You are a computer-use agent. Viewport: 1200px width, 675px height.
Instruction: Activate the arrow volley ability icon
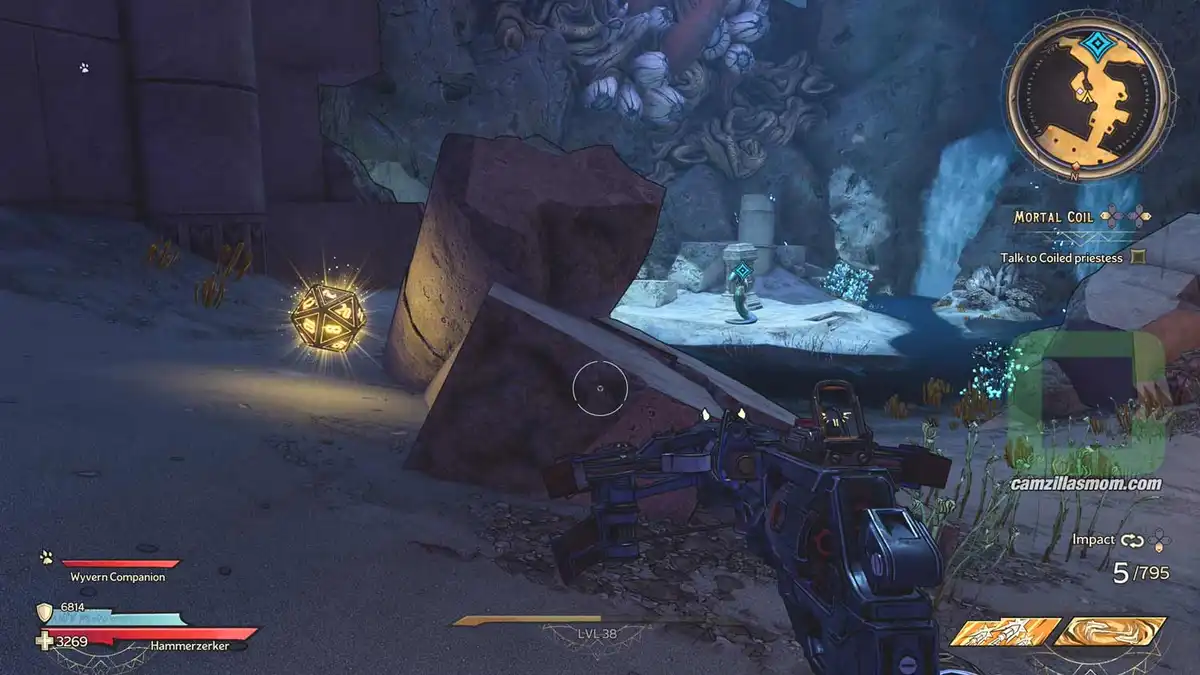click(1004, 631)
